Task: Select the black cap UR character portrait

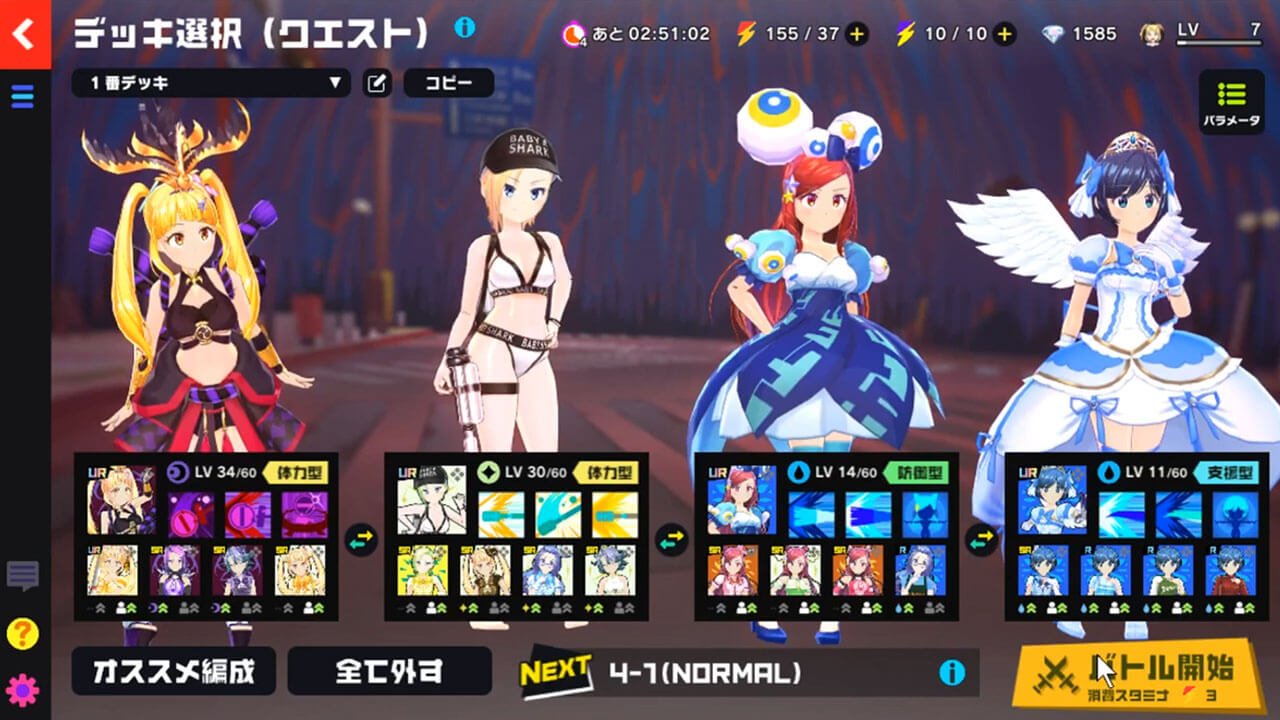Action: click(x=431, y=500)
